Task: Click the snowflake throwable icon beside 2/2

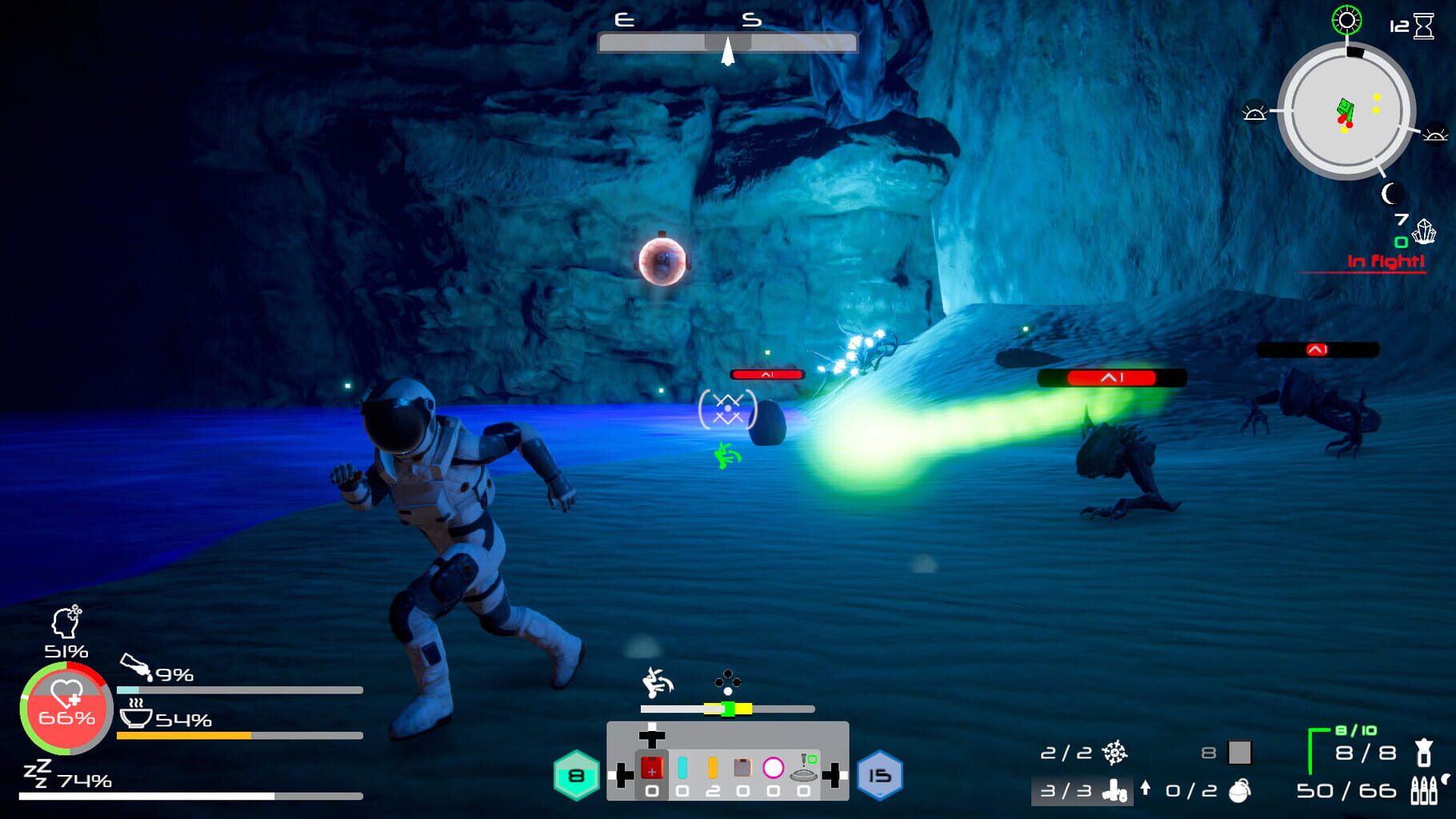Action: tap(1115, 753)
